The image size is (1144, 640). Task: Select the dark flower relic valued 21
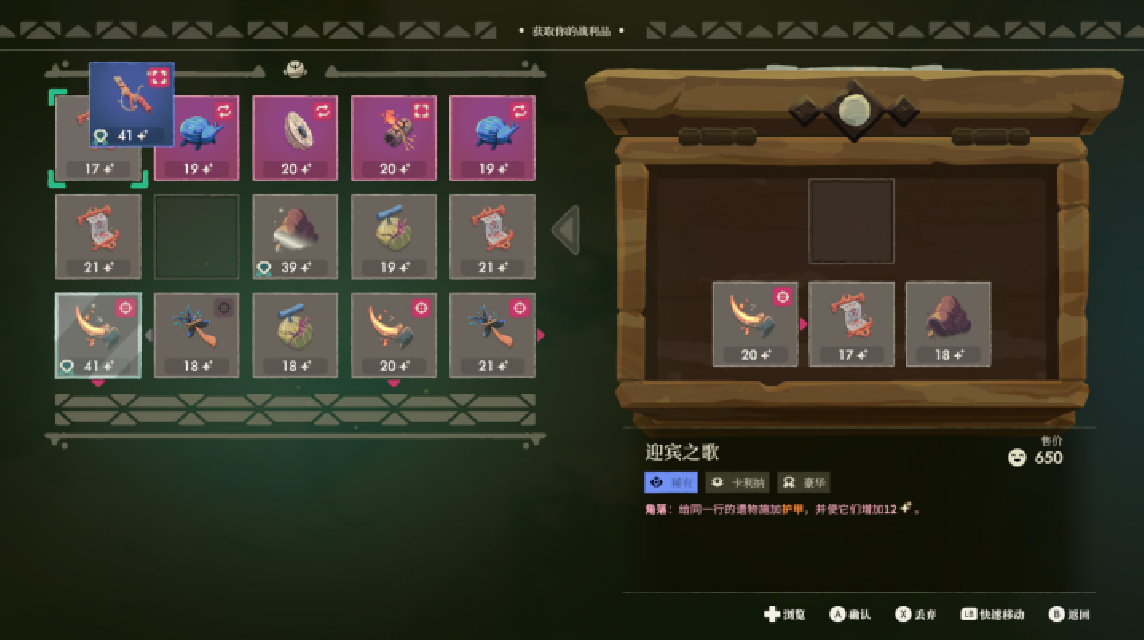[x=492, y=335]
